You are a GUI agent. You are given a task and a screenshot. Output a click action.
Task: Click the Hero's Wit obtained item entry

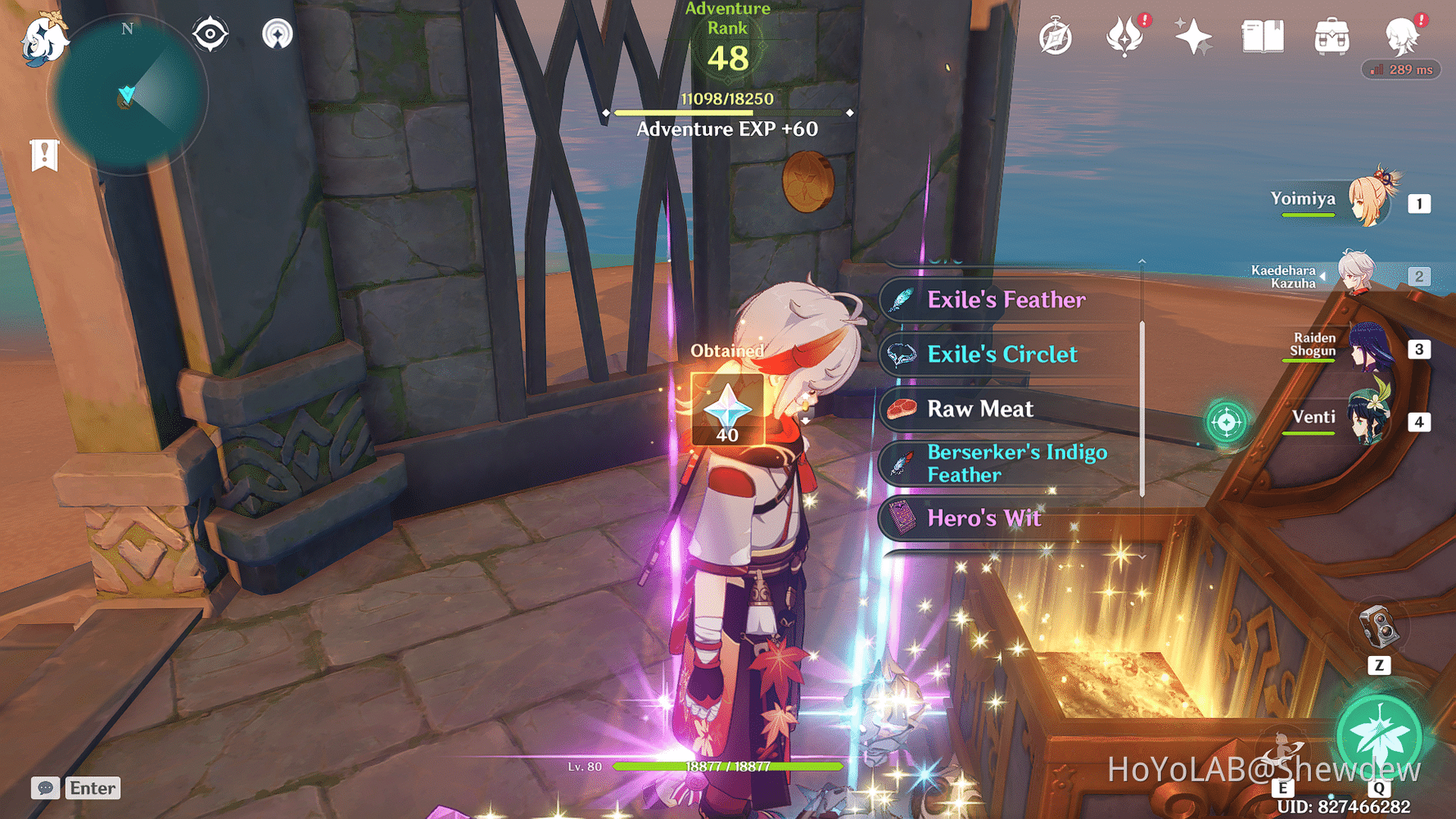pos(983,518)
